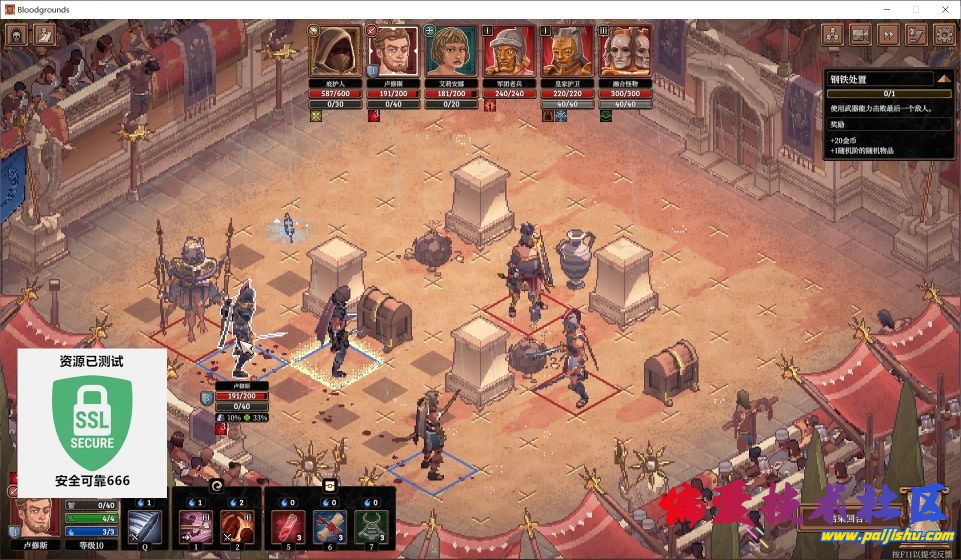The image size is (961, 560).
Task: Toggle the camera view button
Action: click(x=860, y=35)
